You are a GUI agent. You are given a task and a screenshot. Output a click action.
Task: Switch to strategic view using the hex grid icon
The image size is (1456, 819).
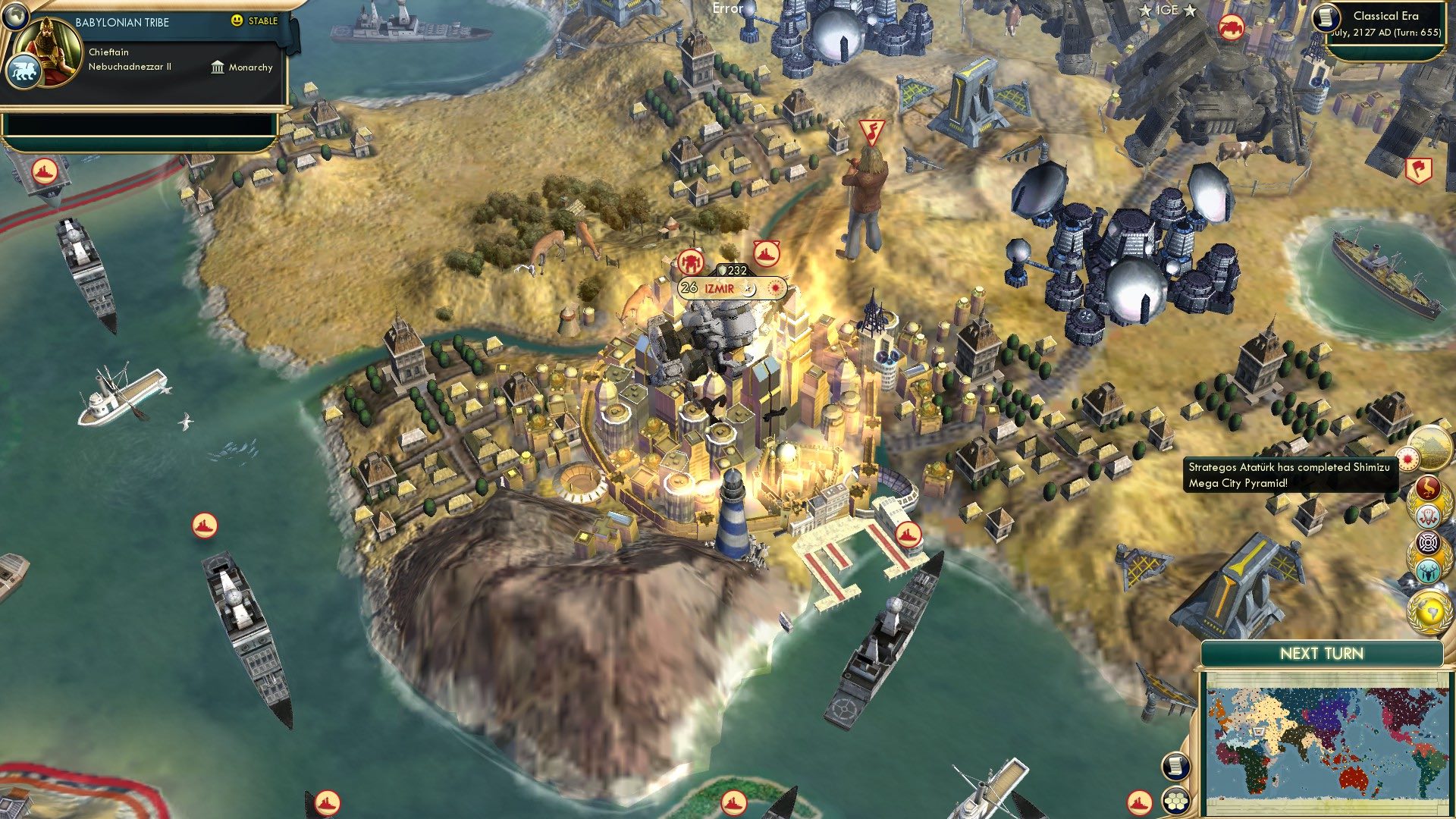coord(1175,800)
